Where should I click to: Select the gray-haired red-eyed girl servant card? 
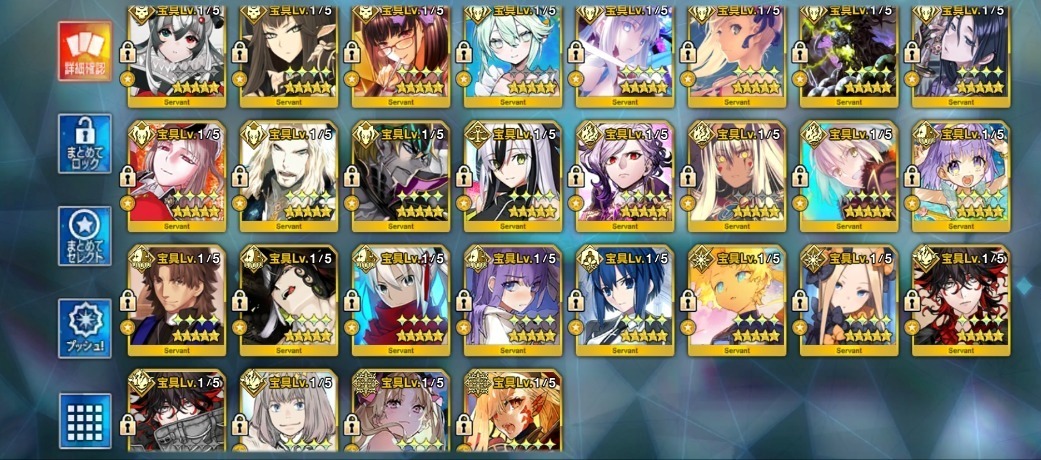[177, 55]
